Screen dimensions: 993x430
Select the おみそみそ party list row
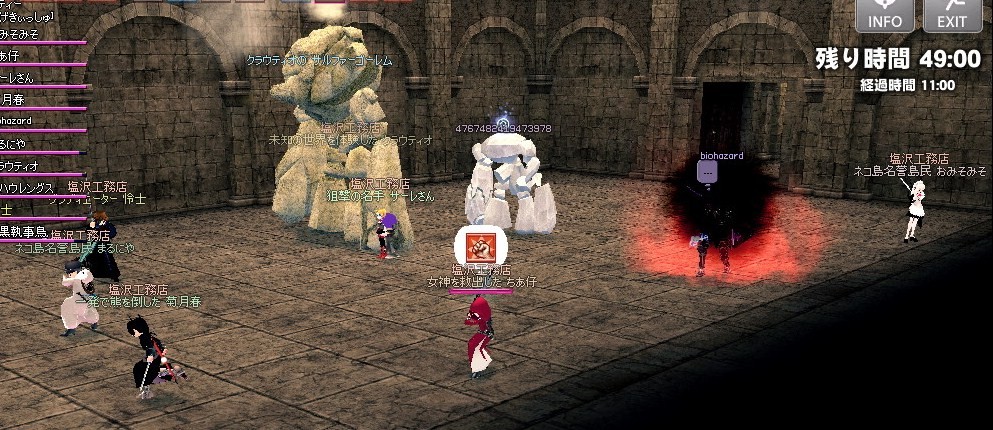(25, 33)
